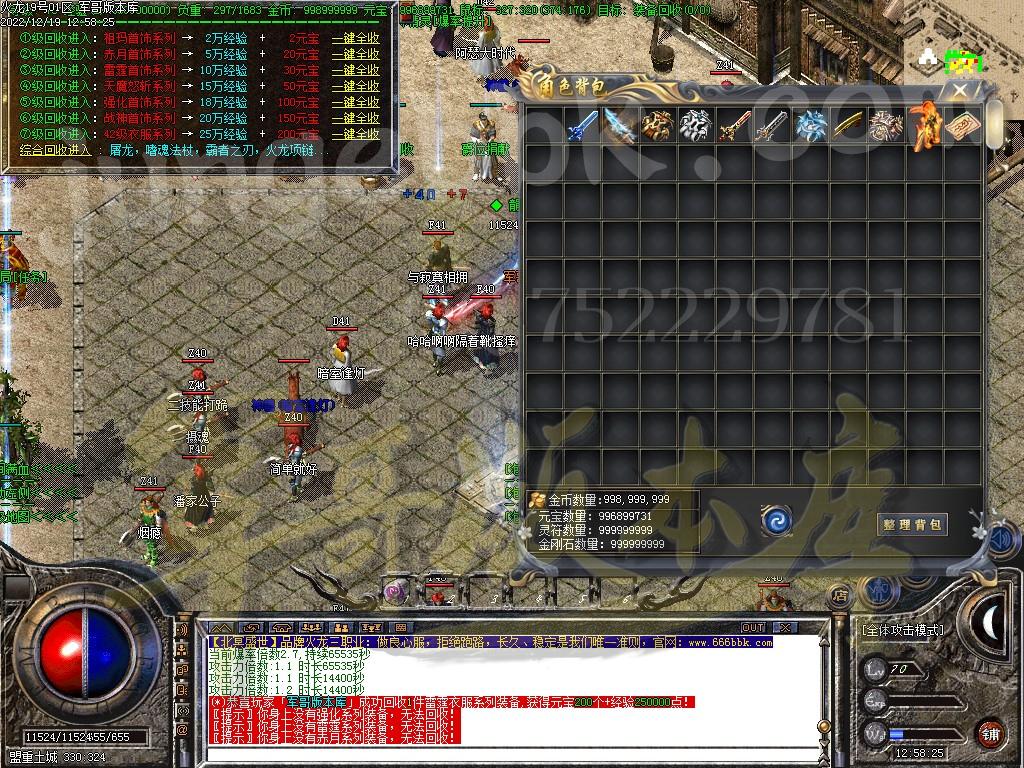Image resolution: width=1024 pixels, height=768 pixels.
Task: Open the 666bbk website link in chat
Action: pyautogui.click(x=729, y=642)
